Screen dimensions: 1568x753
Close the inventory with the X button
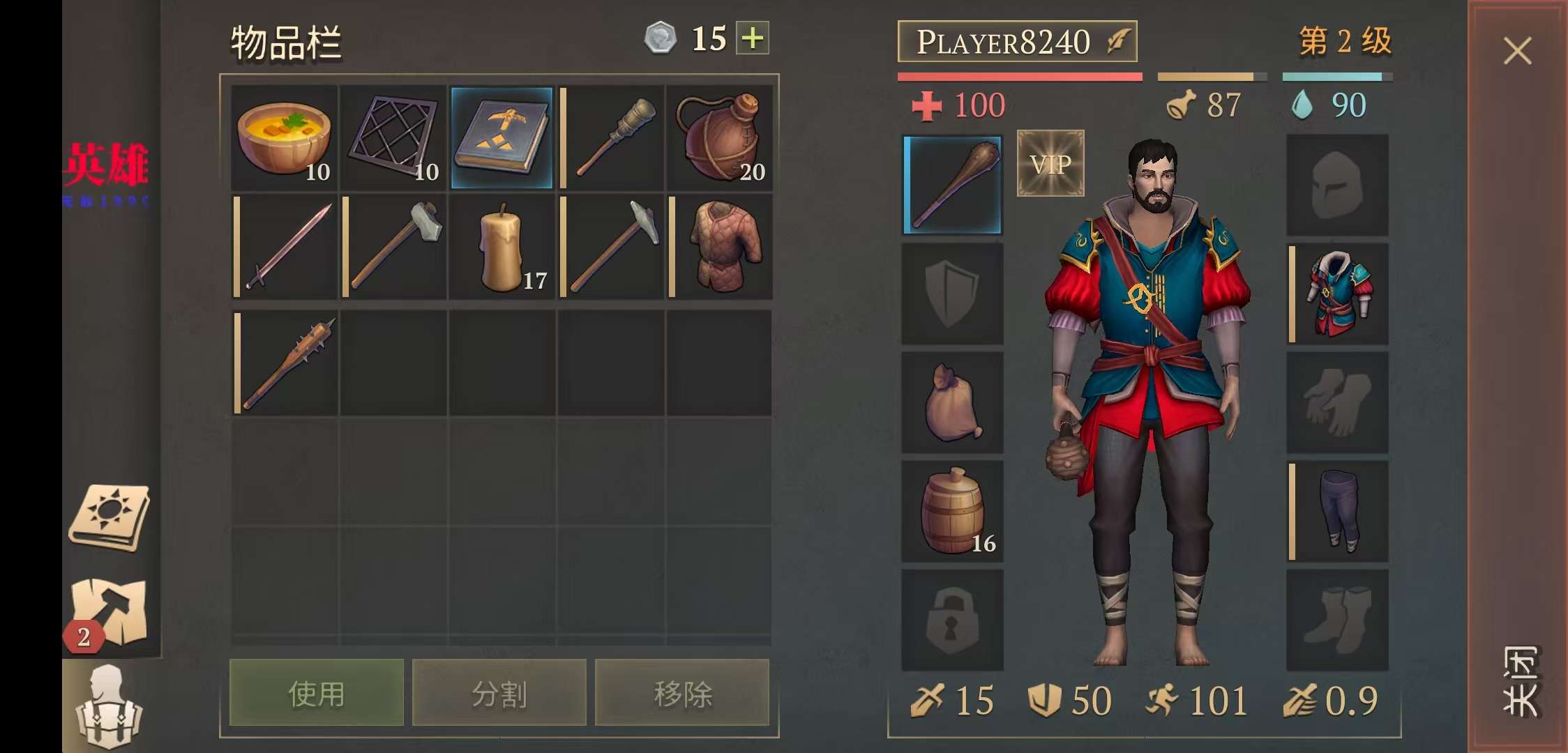tap(1517, 51)
